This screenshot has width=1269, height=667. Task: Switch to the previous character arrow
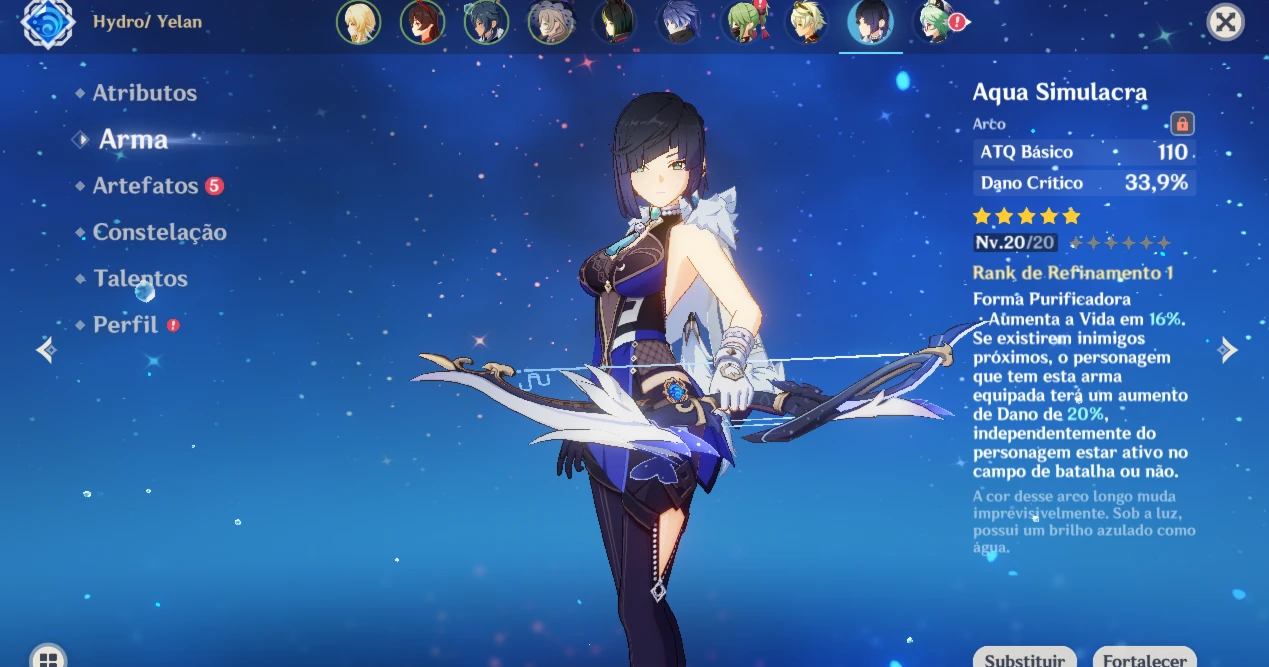[x=45, y=350]
